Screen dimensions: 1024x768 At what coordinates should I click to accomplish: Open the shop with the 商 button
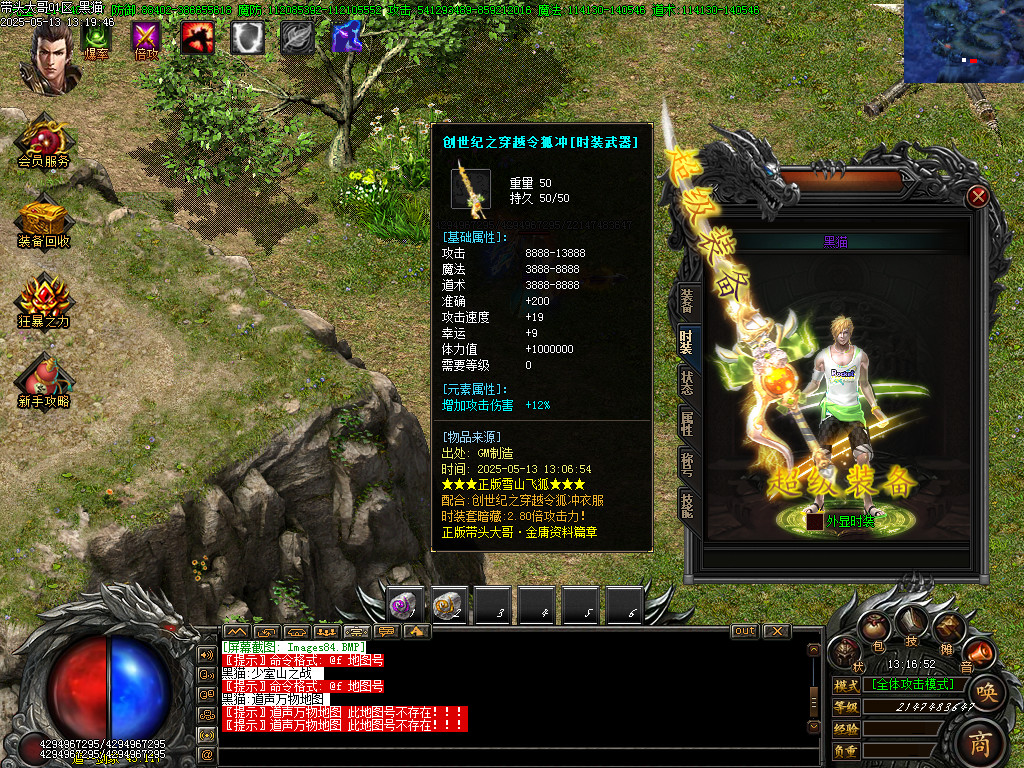coord(982,742)
